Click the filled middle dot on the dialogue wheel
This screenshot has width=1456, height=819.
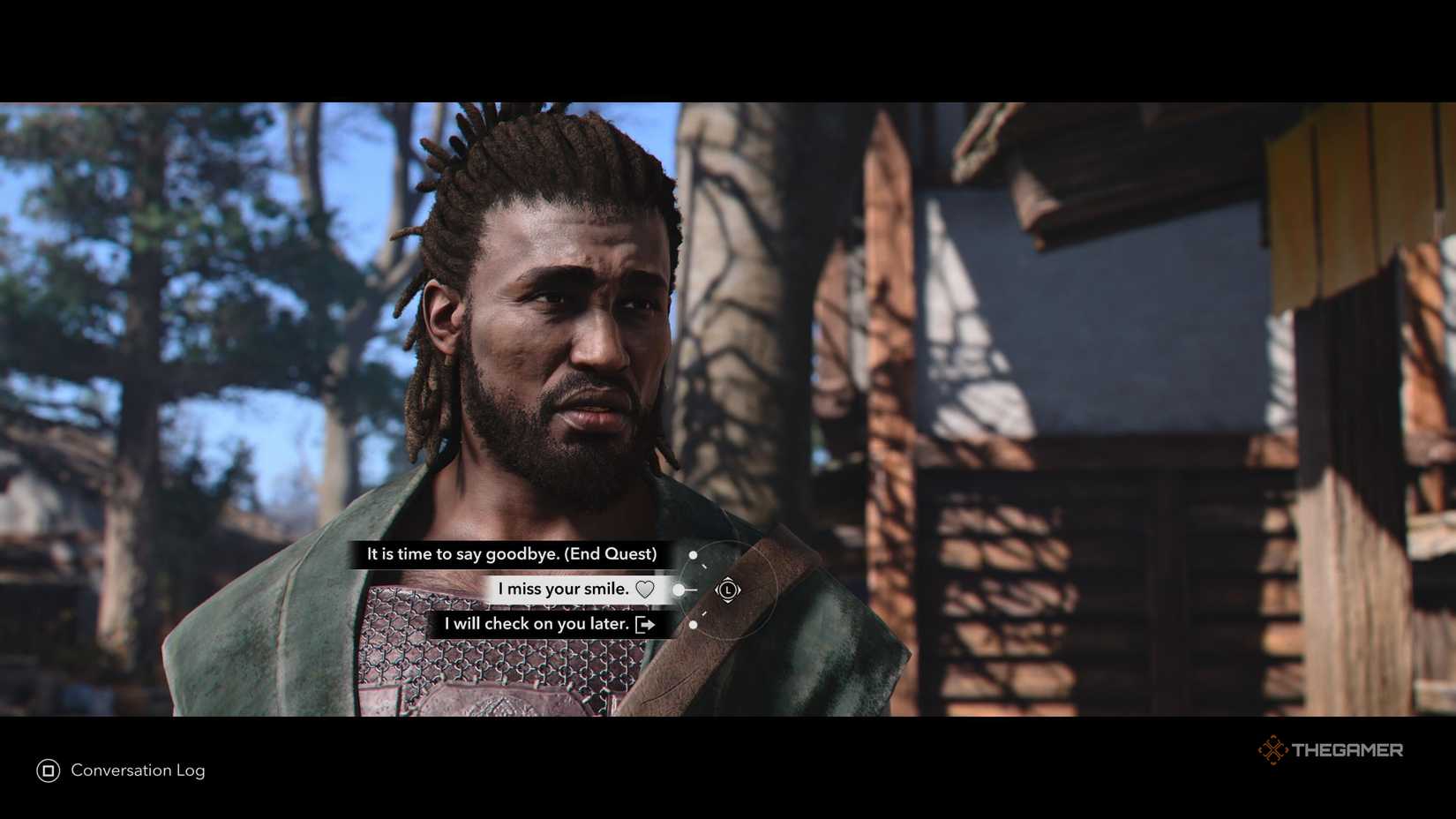[678, 590]
